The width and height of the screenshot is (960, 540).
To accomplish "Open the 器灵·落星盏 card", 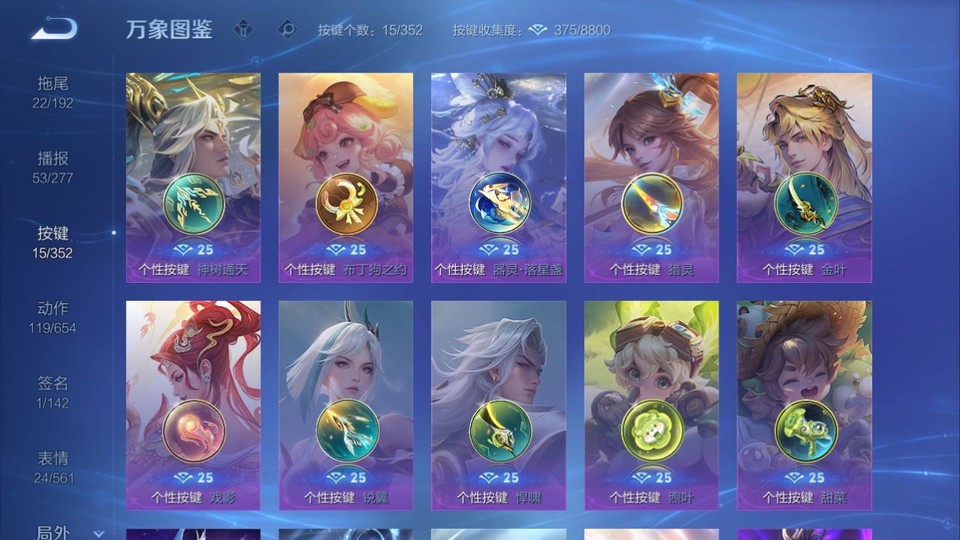I will 498,177.
